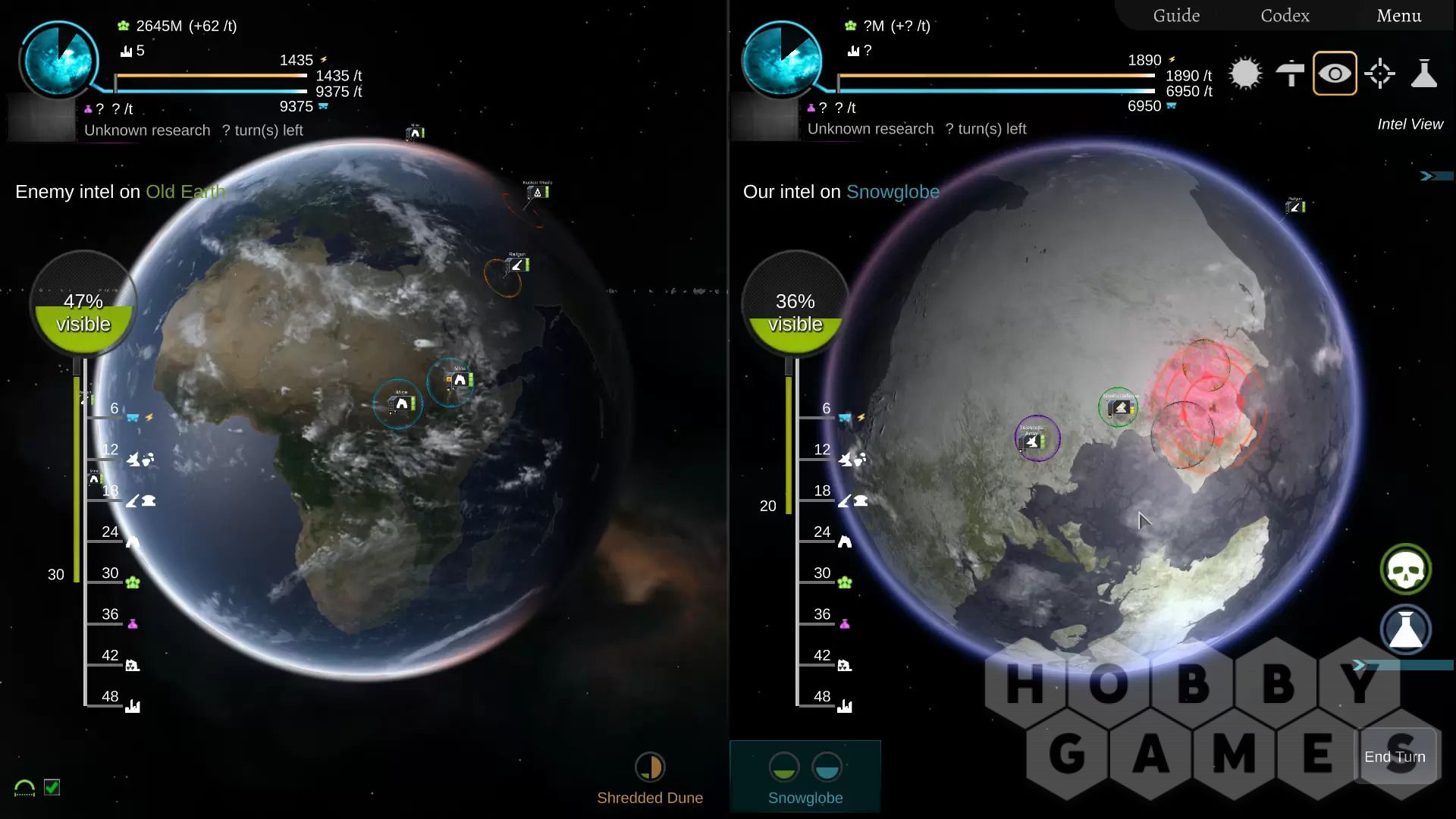The width and height of the screenshot is (1456, 819).
Task: Toggle the green checkmark checkbox
Action: [x=52, y=787]
